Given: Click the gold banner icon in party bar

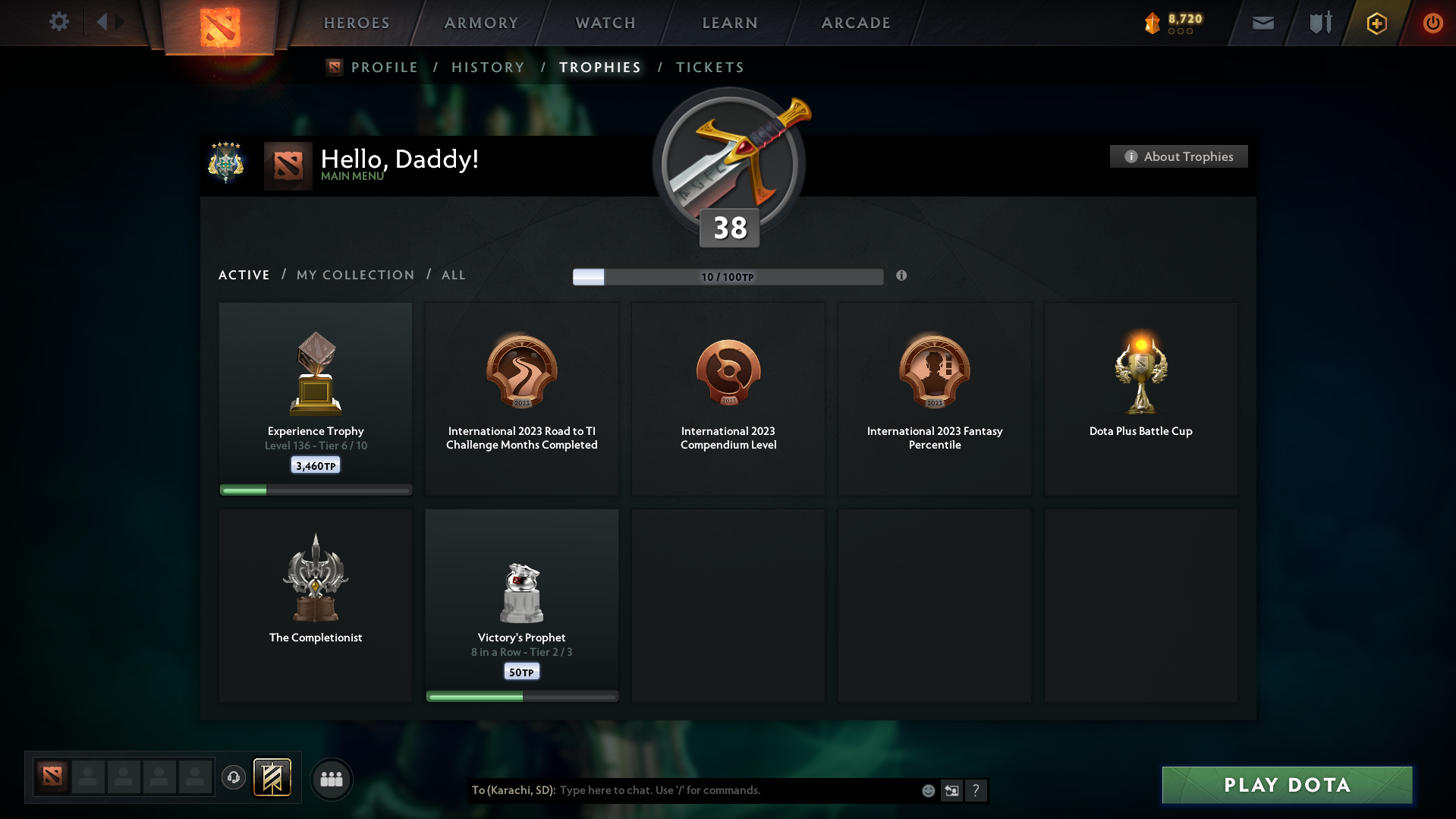Looking at the screenshot, I should coord(272,778).
